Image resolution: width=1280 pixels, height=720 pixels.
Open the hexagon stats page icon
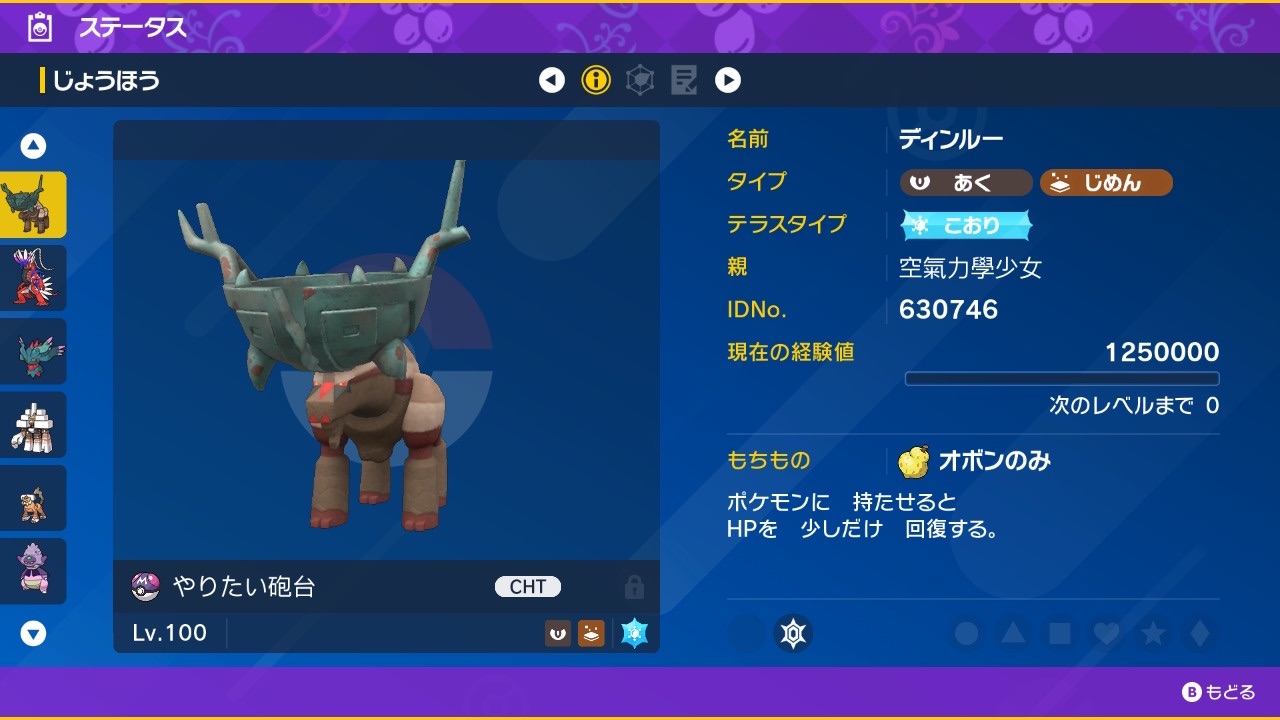(x=640, y=79)
